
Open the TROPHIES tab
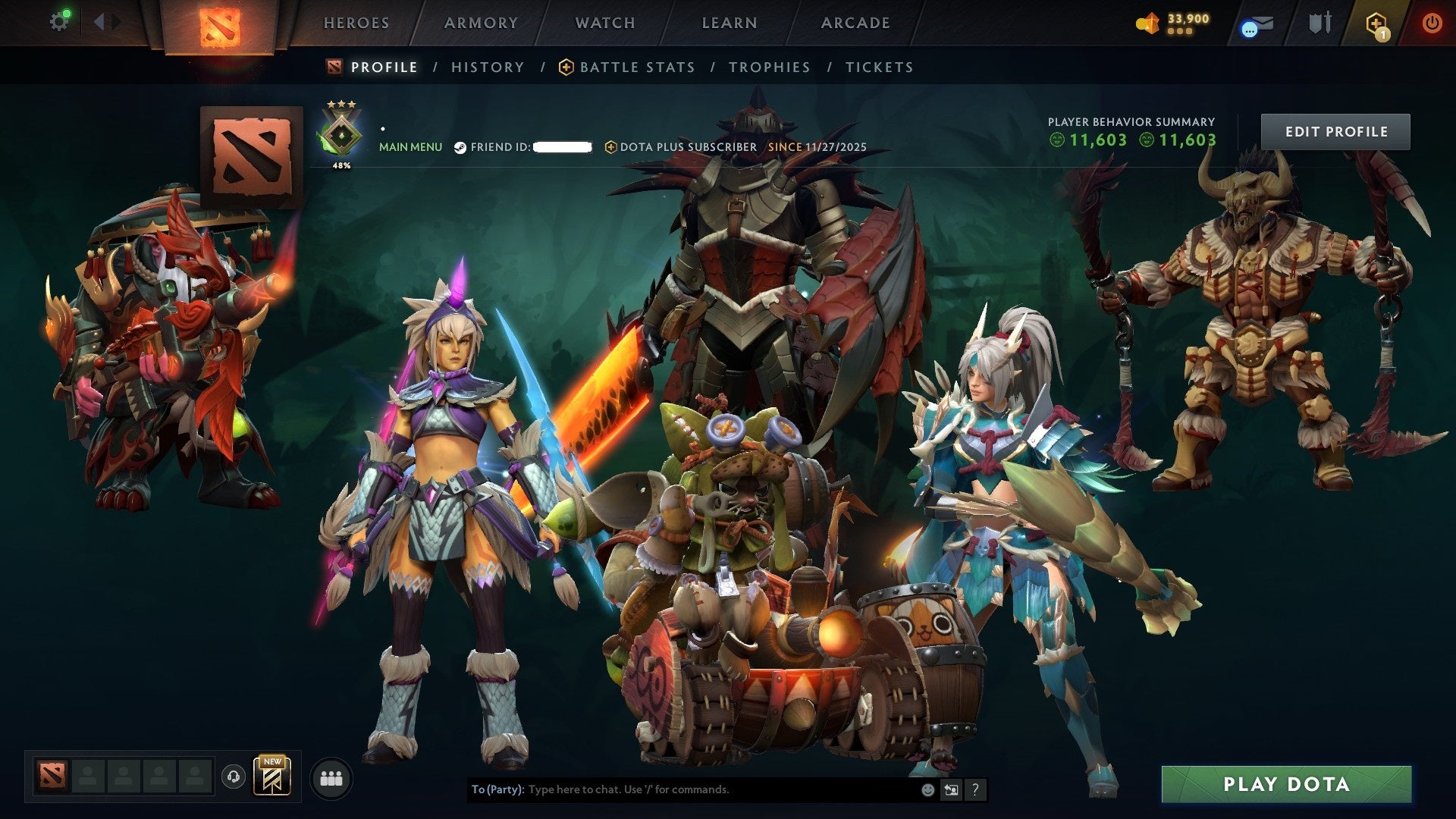(770, 67)
